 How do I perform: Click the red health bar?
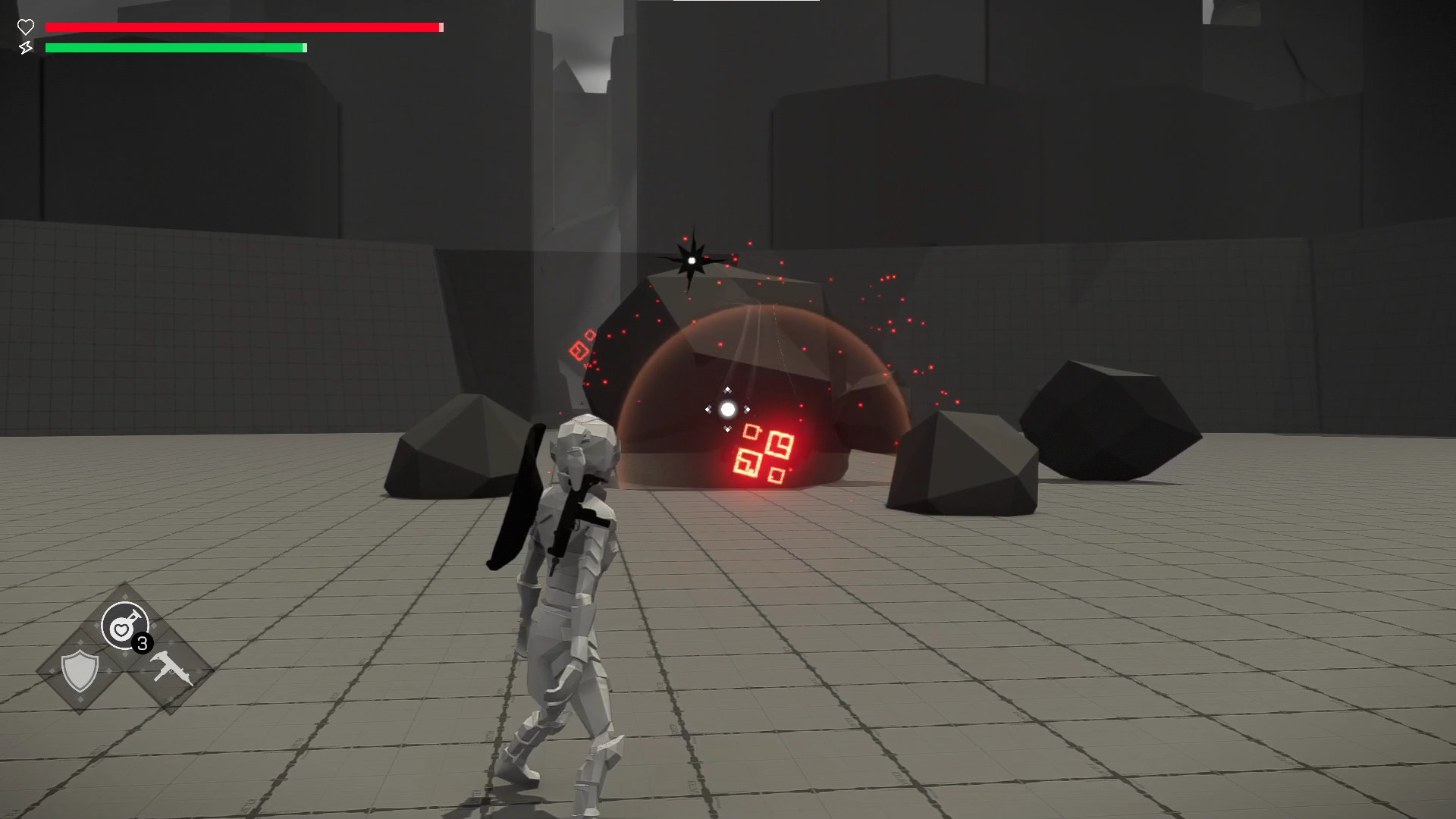click(243, 27)
